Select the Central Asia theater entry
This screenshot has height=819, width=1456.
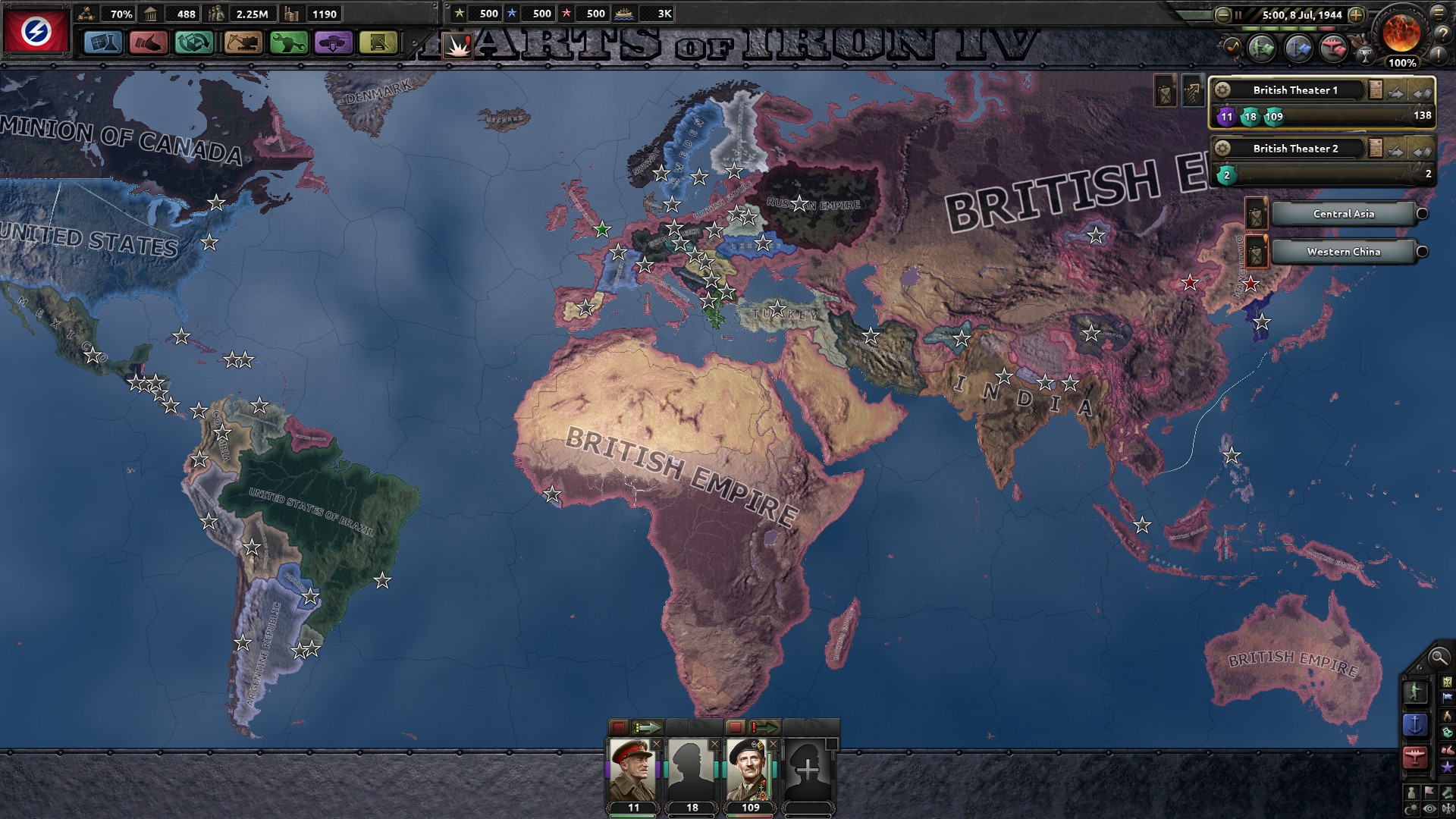(x=1344, y=214)
